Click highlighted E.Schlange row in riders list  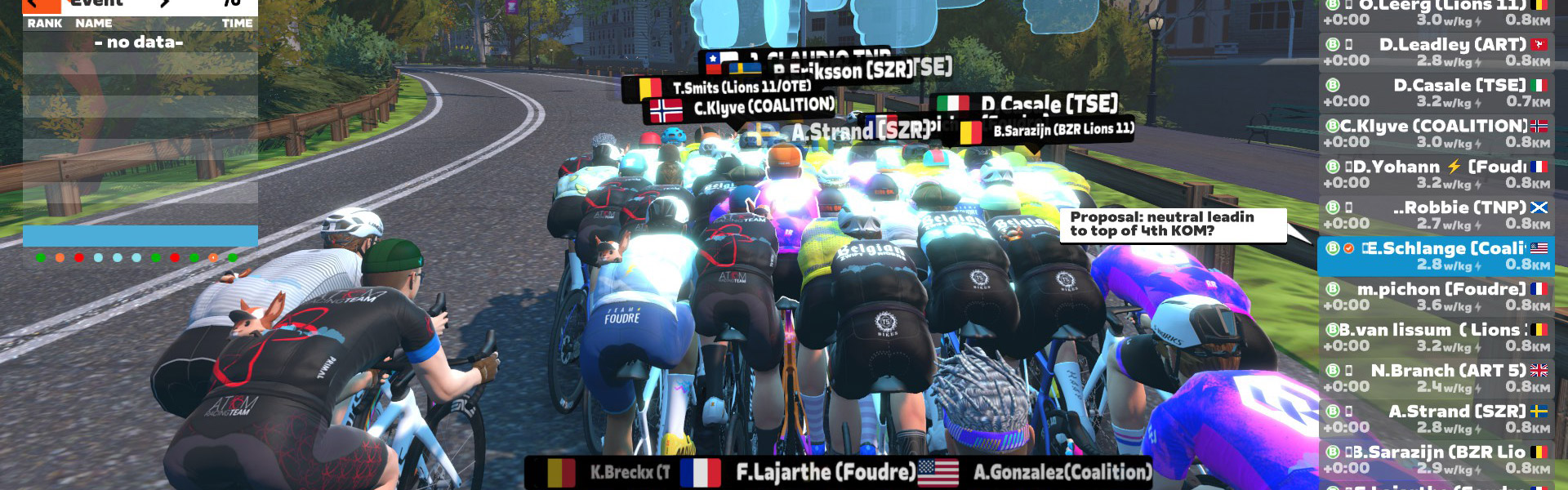1436,256
